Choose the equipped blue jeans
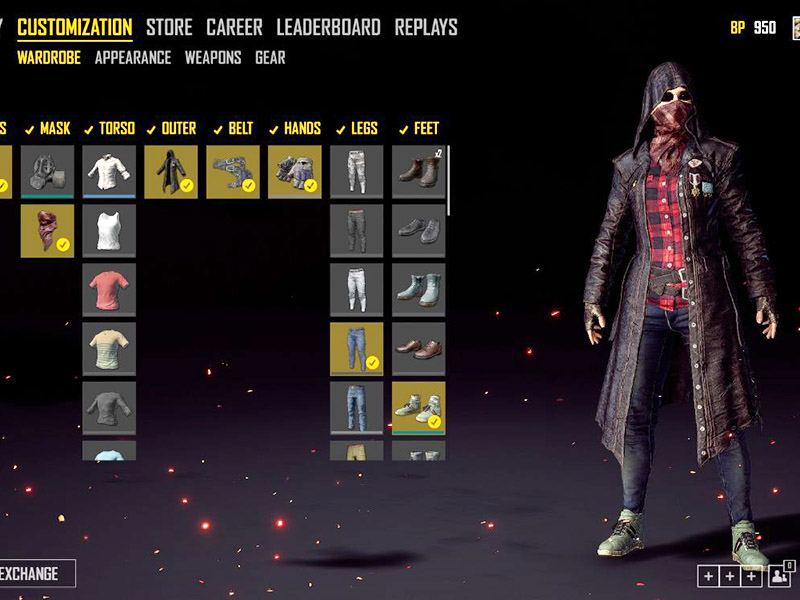This screenshot has width=800, height=600. click(357, 348)
